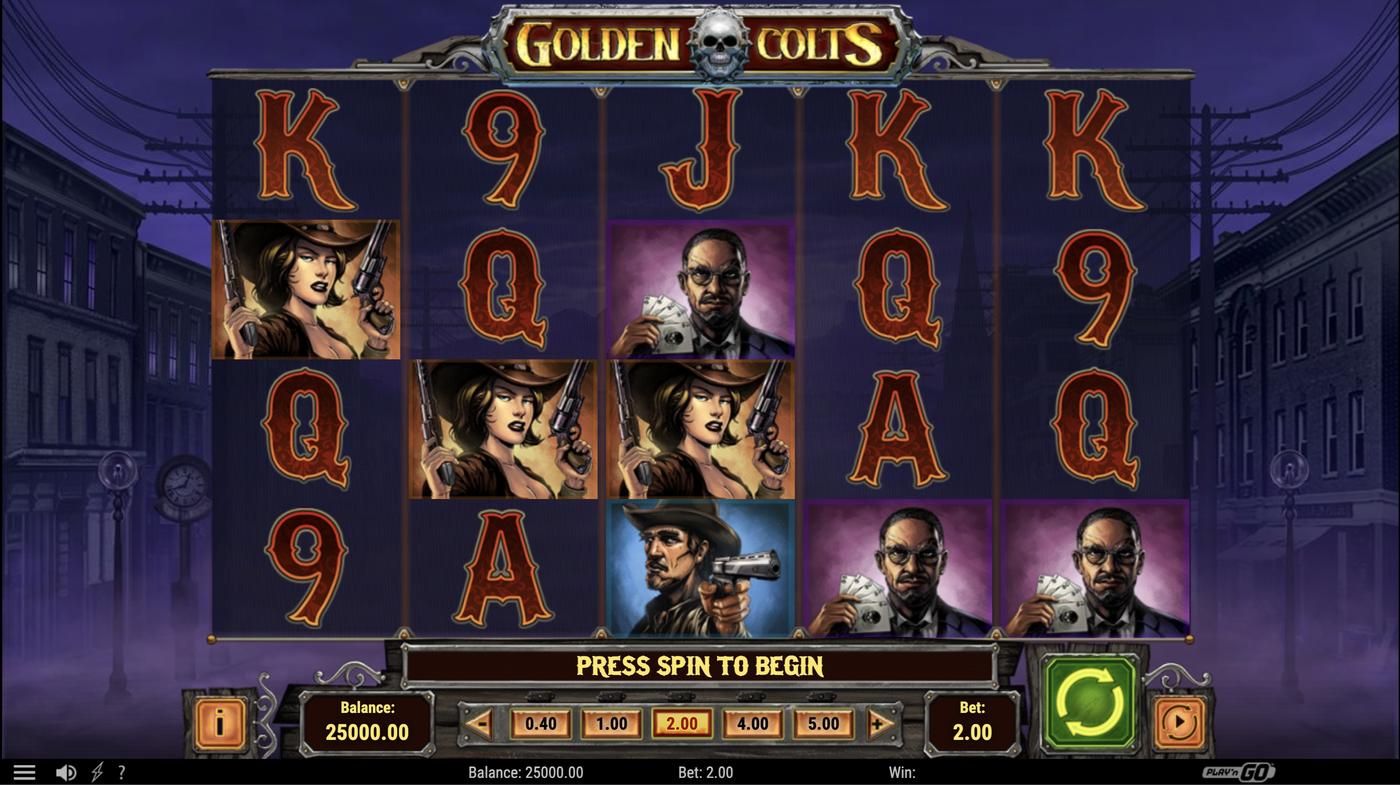This screenshot has width=1400, height=785.
Task: Select the 1.00 bet amount
Action: (x=611, y=722)
